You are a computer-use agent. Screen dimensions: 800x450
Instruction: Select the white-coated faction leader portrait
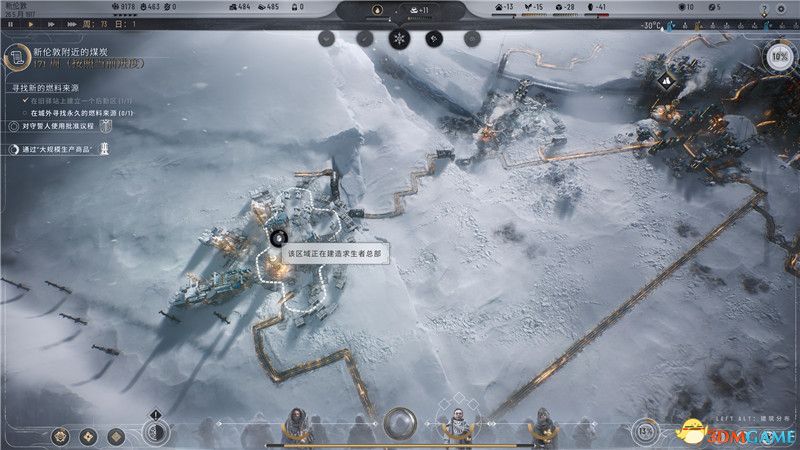pyautogui.click(x=456, y=423)
